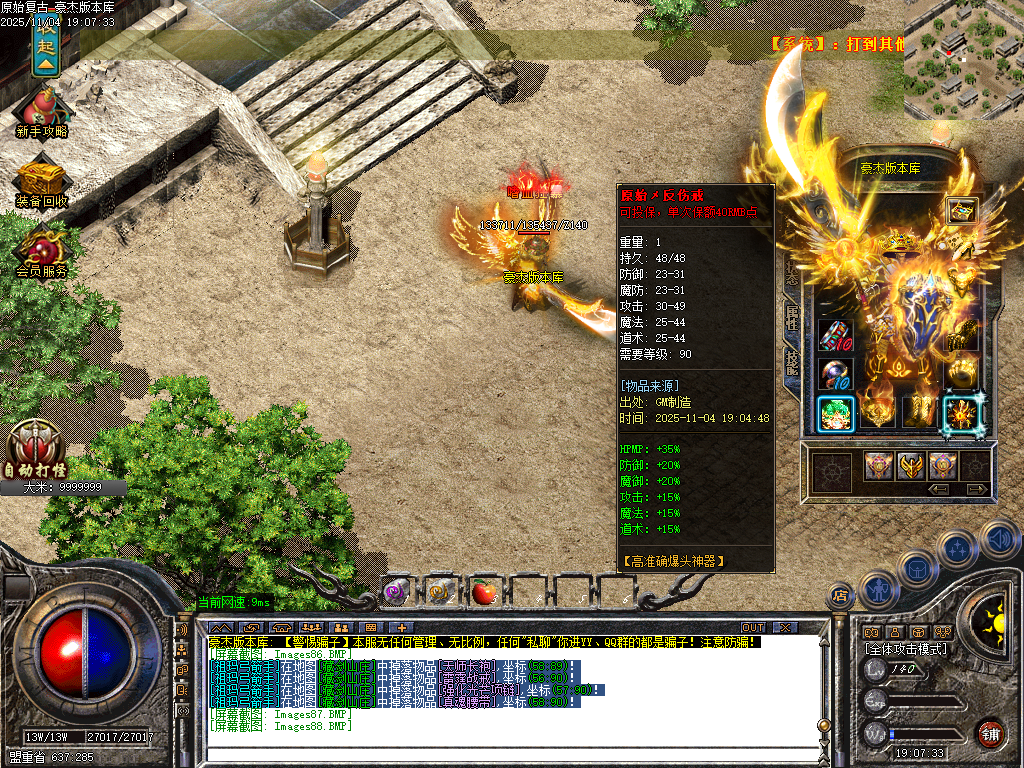Switch to the 技能 skills tab
The image size is (1024, 768).
click(x=791, y=362)
